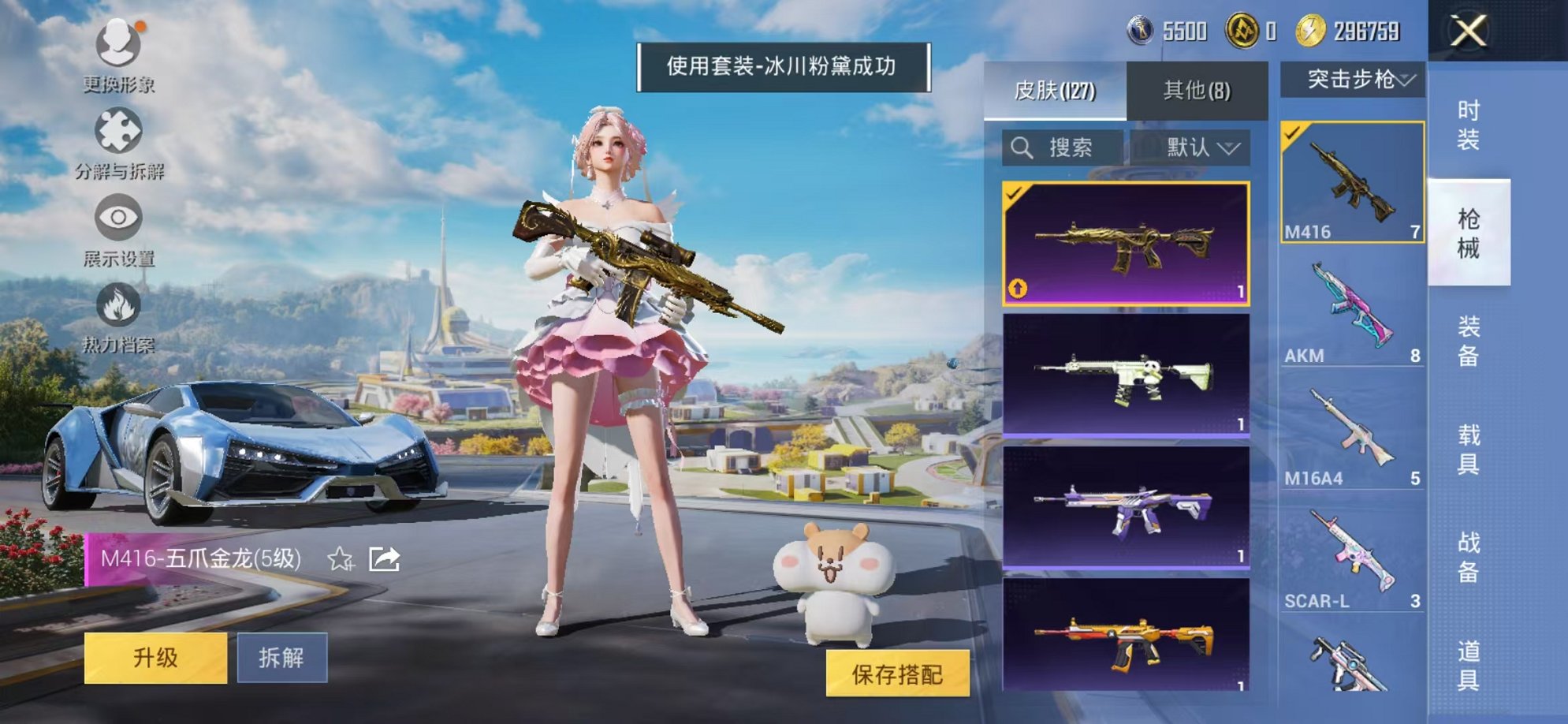Open the 热力档案 profile icon
The image size is (1568, 724).
coord(117,304)
